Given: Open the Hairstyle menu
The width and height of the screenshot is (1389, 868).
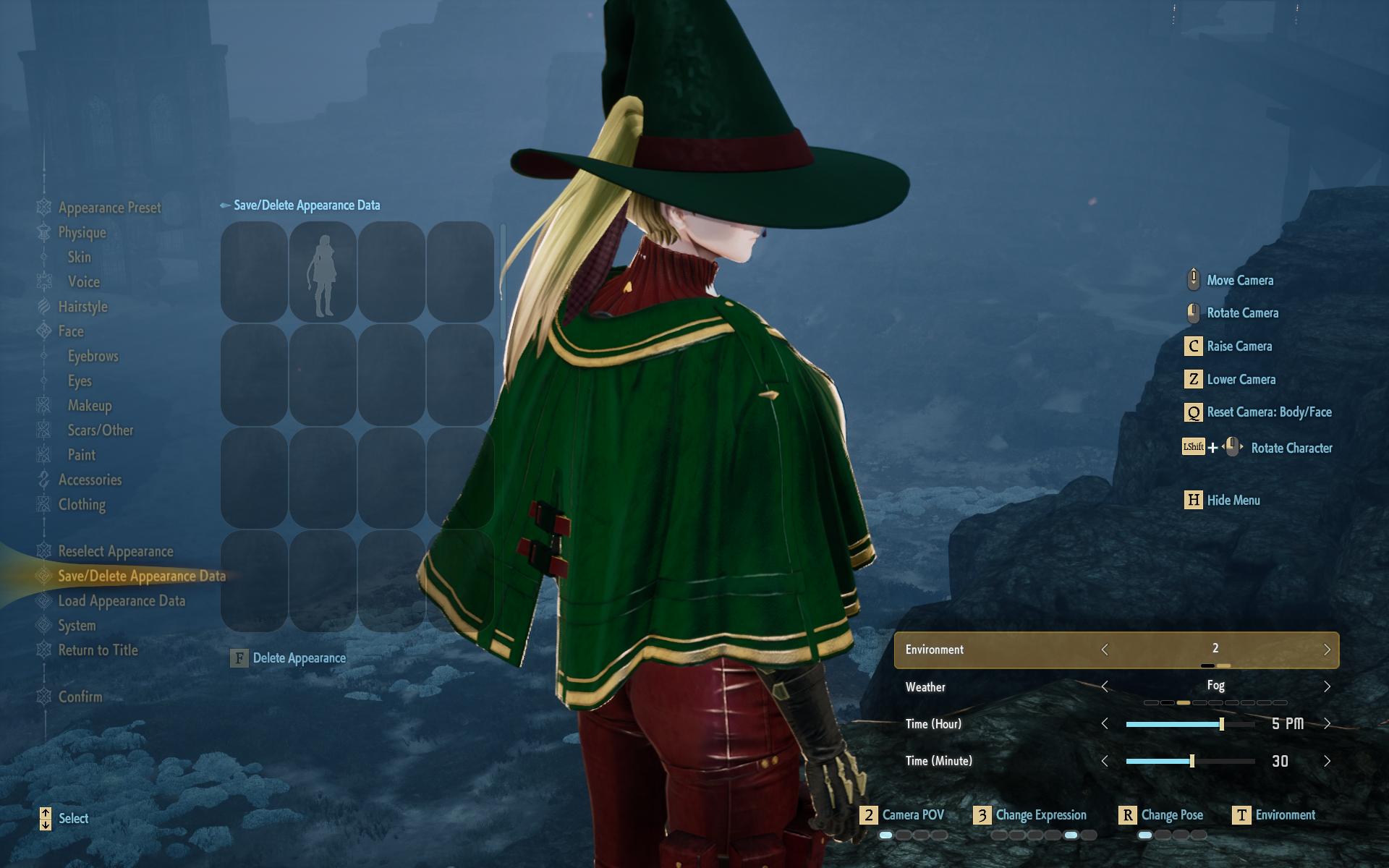Looking at the screenshot, I should pos(82,307).
